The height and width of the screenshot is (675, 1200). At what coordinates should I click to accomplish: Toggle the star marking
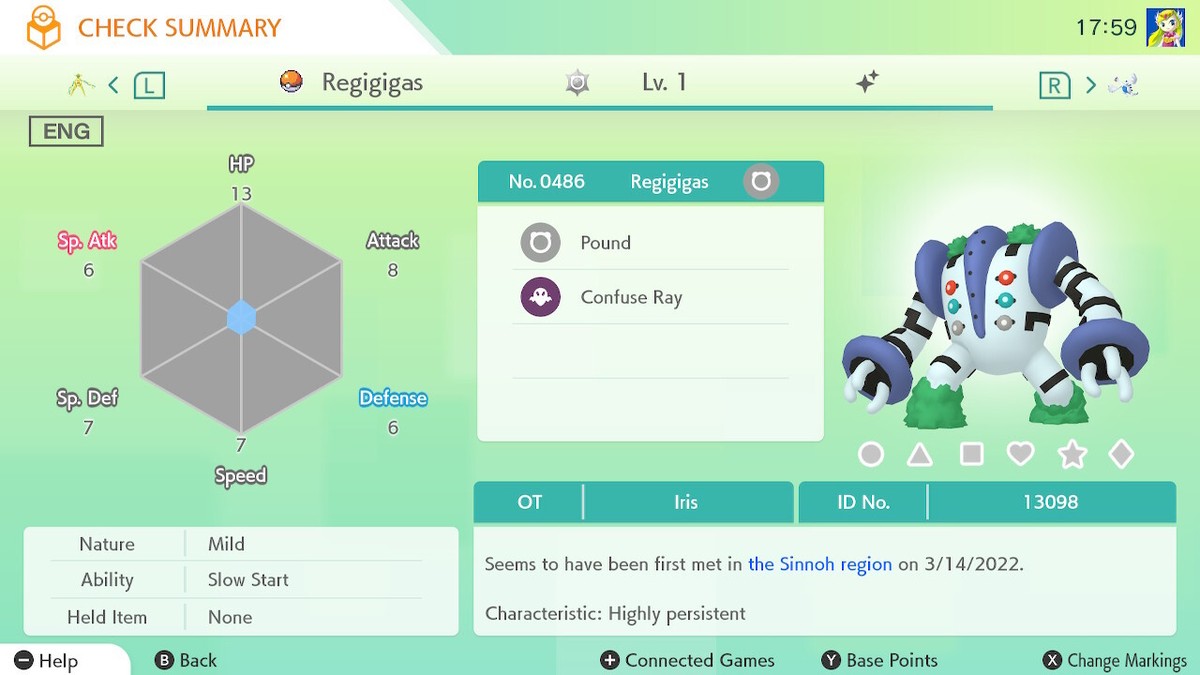point(1072,455)
